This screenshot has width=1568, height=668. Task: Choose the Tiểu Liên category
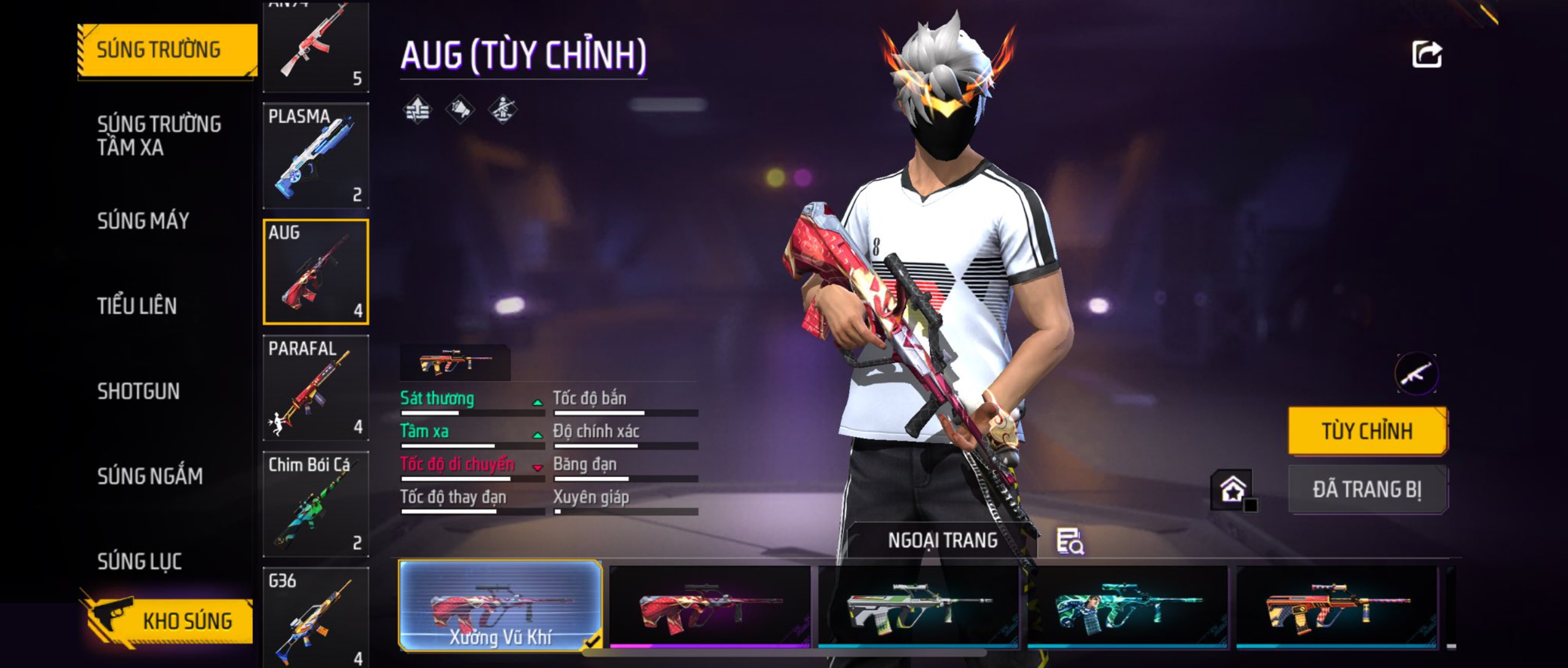[x=137, y=306]
